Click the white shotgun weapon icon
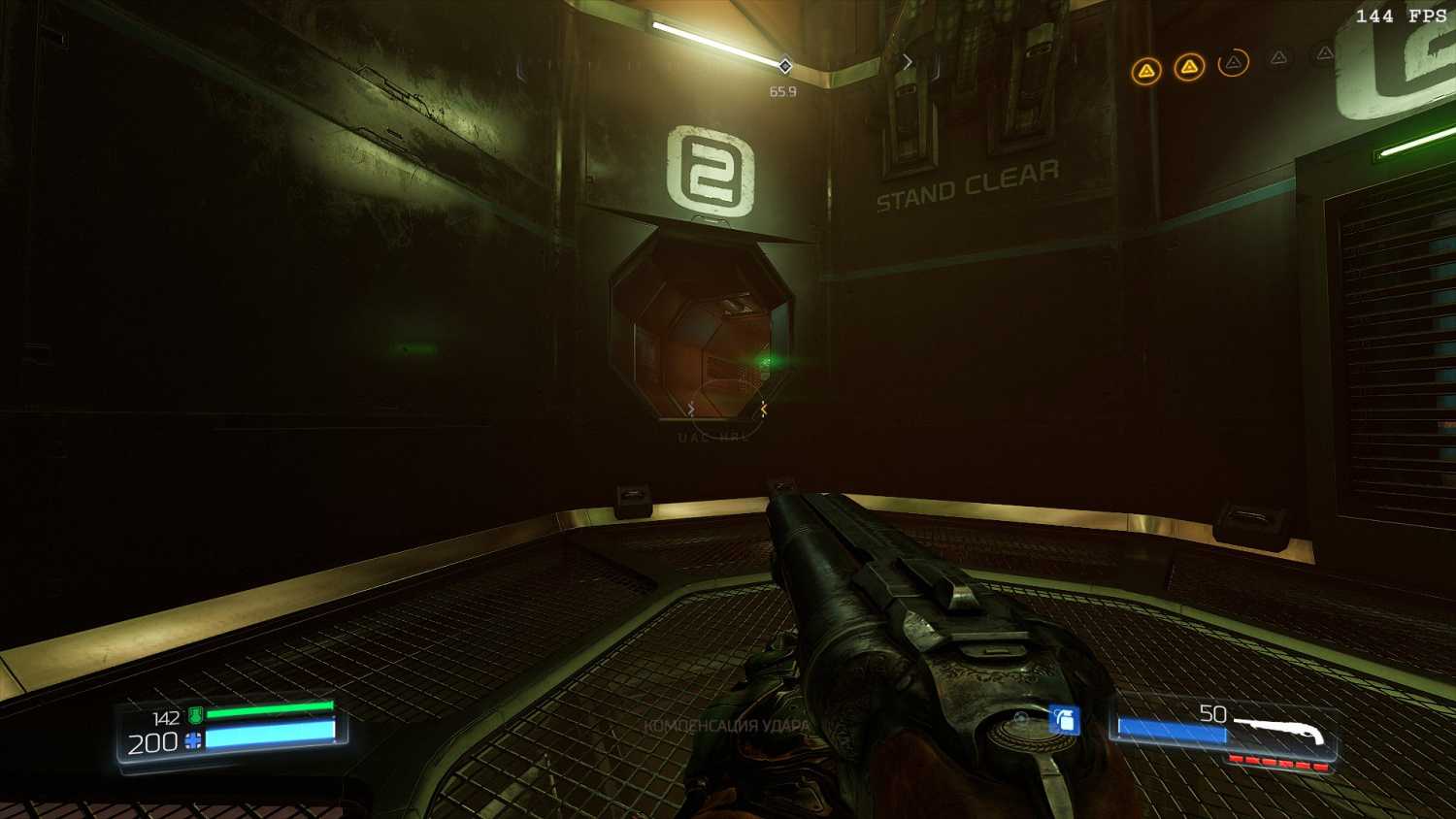 tap(1279, 730)
